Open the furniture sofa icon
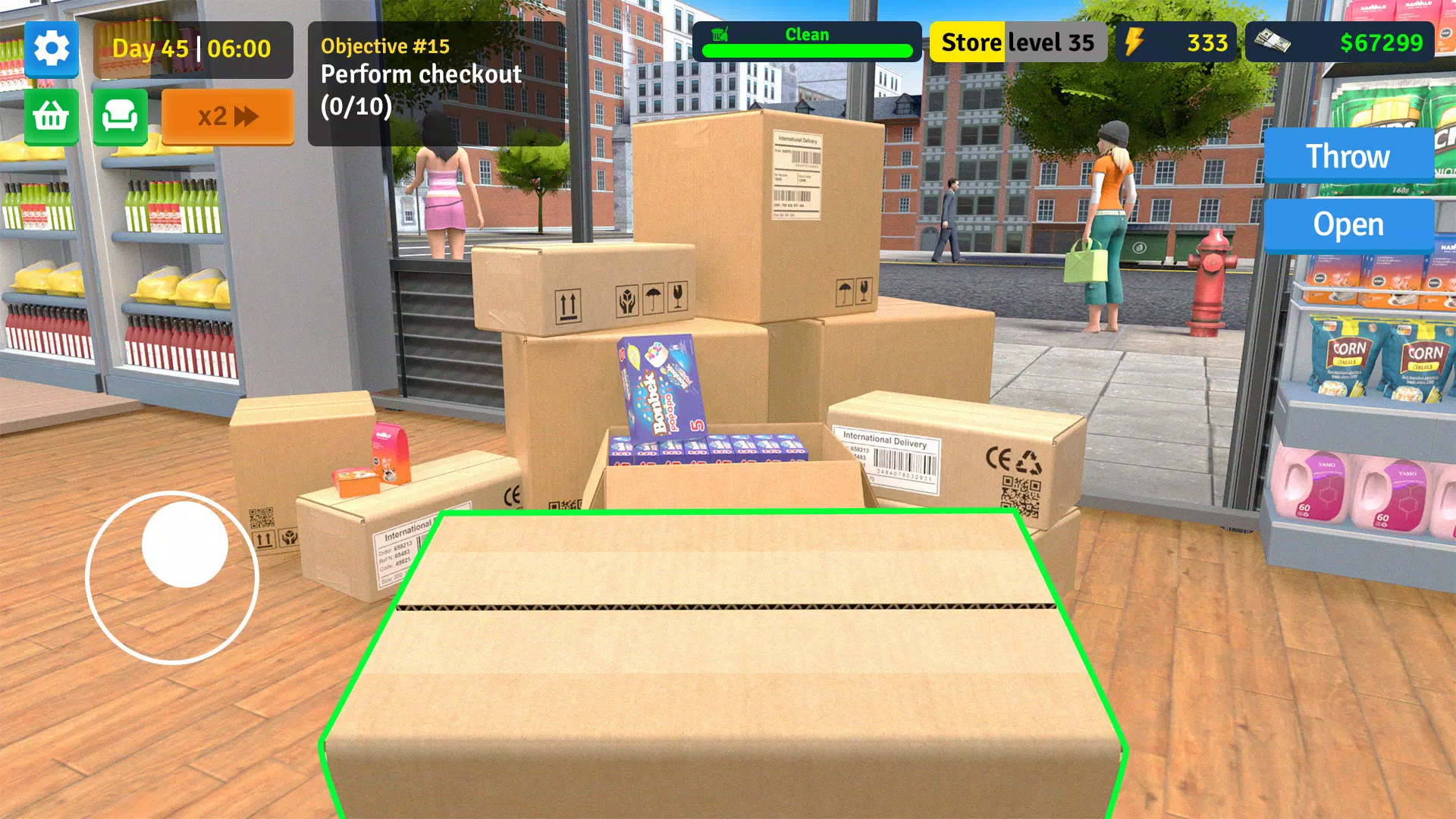This screenshot has width=1456, height=819. [118, 115]
